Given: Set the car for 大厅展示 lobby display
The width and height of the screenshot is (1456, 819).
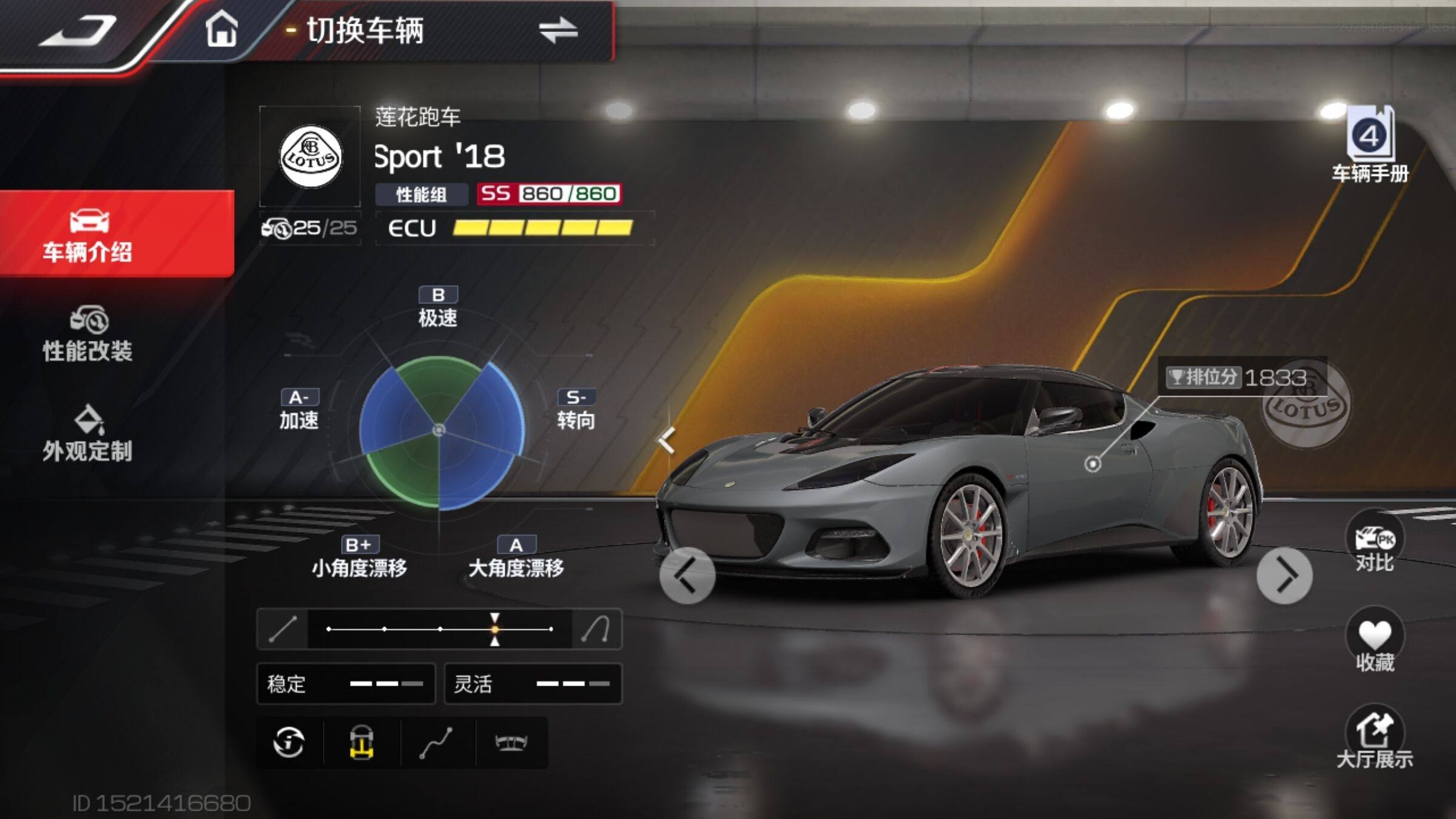Looking at the screenshot, I should (x=1374, y=738).
